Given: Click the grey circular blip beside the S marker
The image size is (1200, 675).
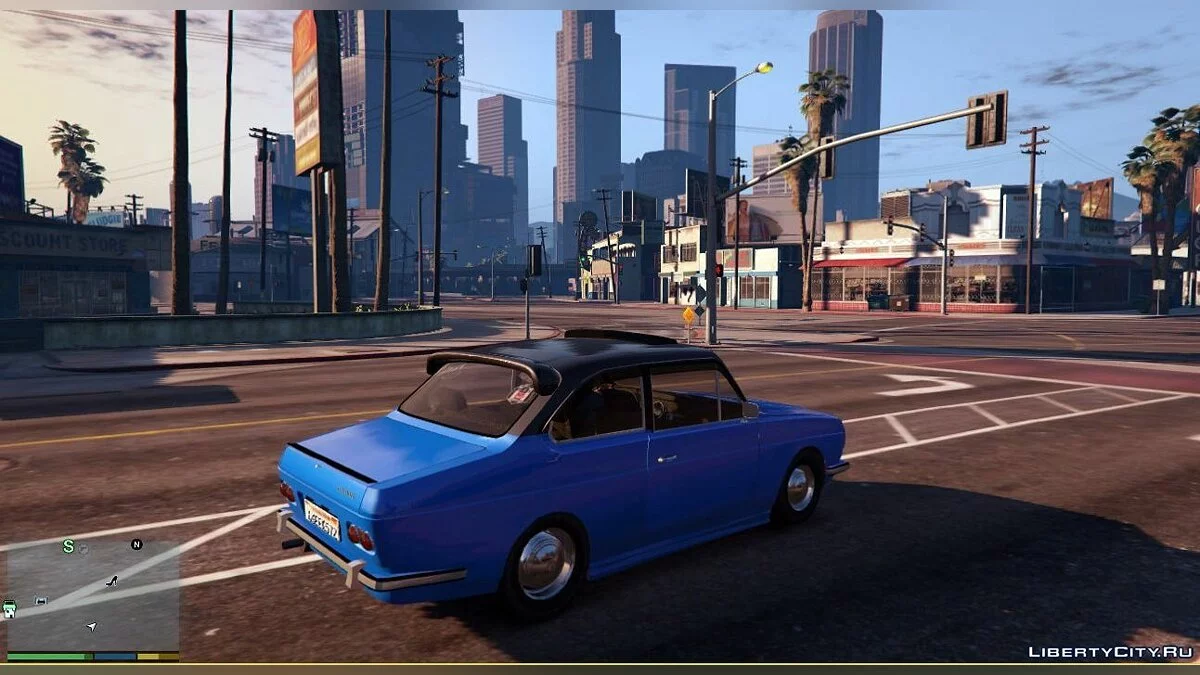Looking at the screenshot, I should [84, 548].
